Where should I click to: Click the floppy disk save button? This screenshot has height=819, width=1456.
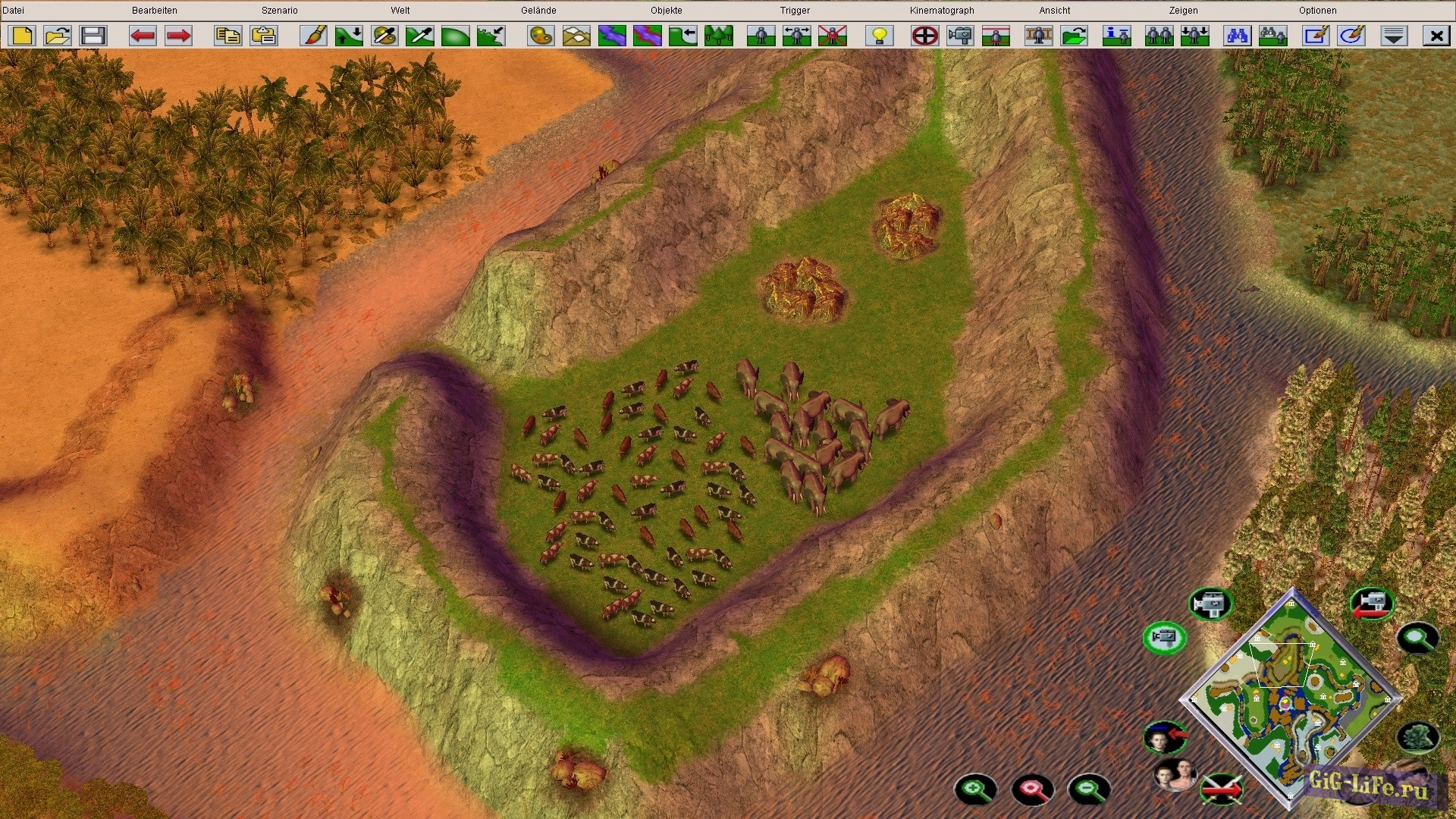tap(93, 36)
